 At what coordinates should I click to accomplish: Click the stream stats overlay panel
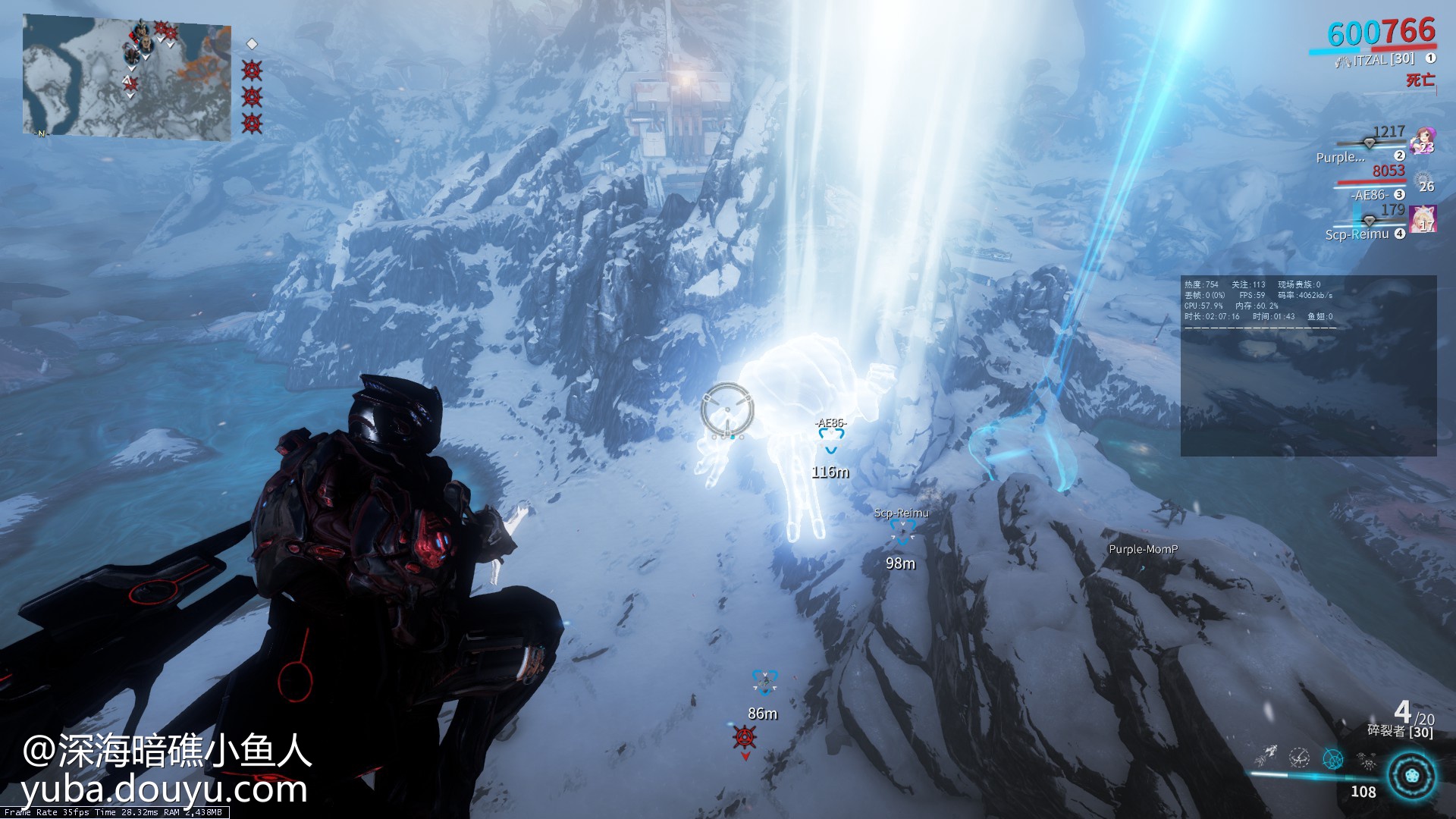pyautogui.click(x=1308, y=366)
